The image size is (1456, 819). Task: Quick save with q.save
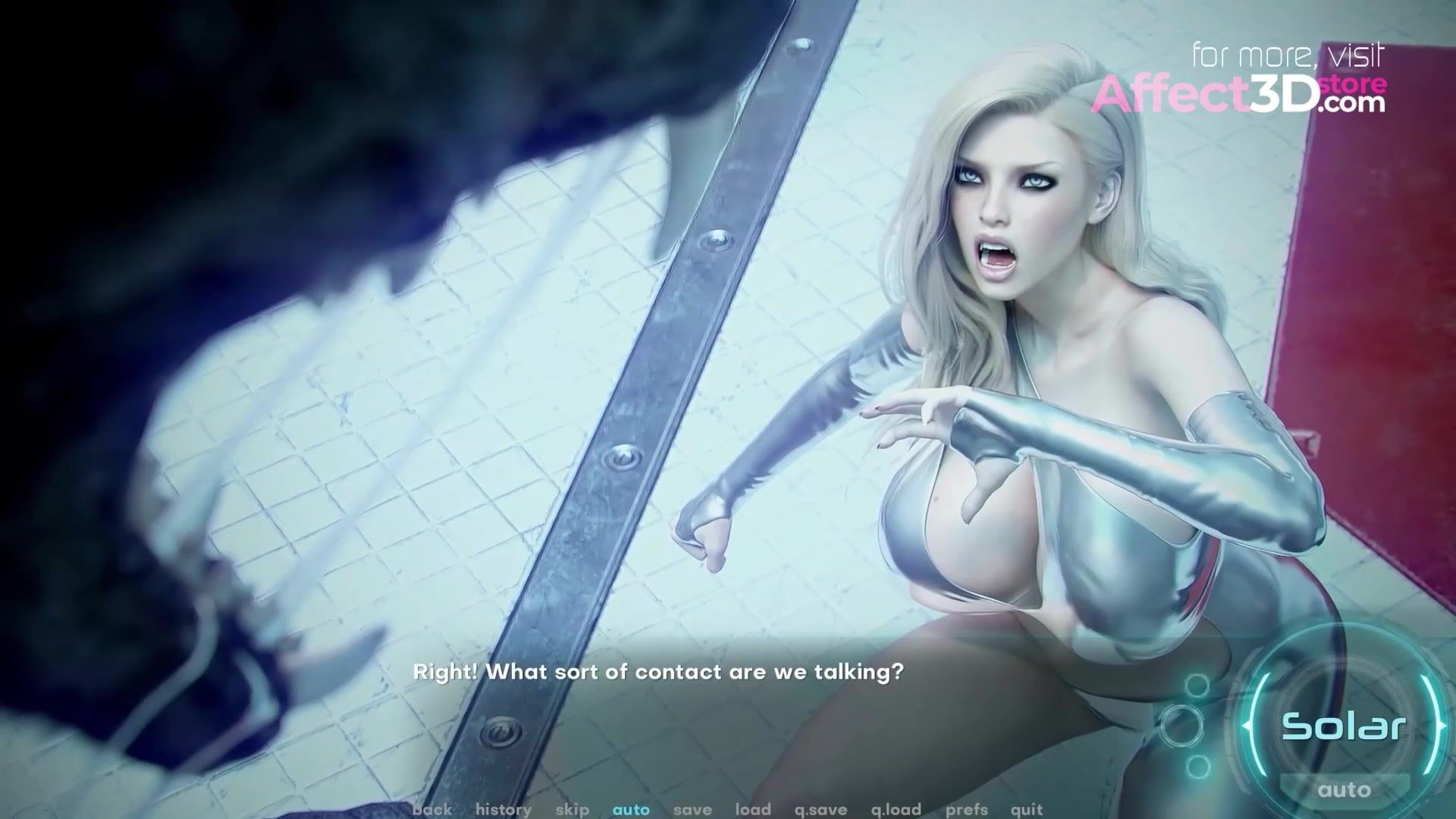[x=821, y=809]
